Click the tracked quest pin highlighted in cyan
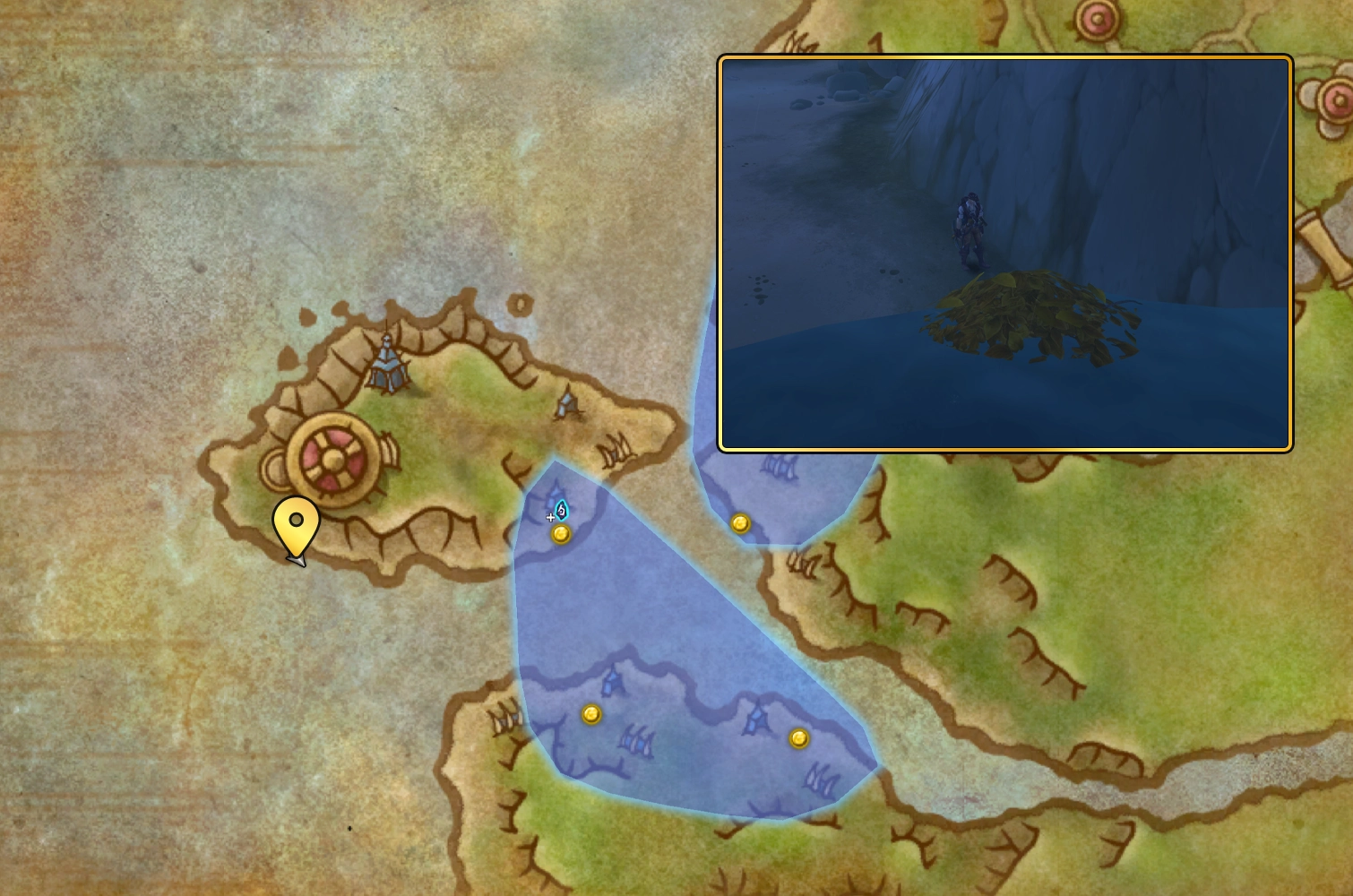Viewport: 1353px width, 896px height. coord(560,509)
